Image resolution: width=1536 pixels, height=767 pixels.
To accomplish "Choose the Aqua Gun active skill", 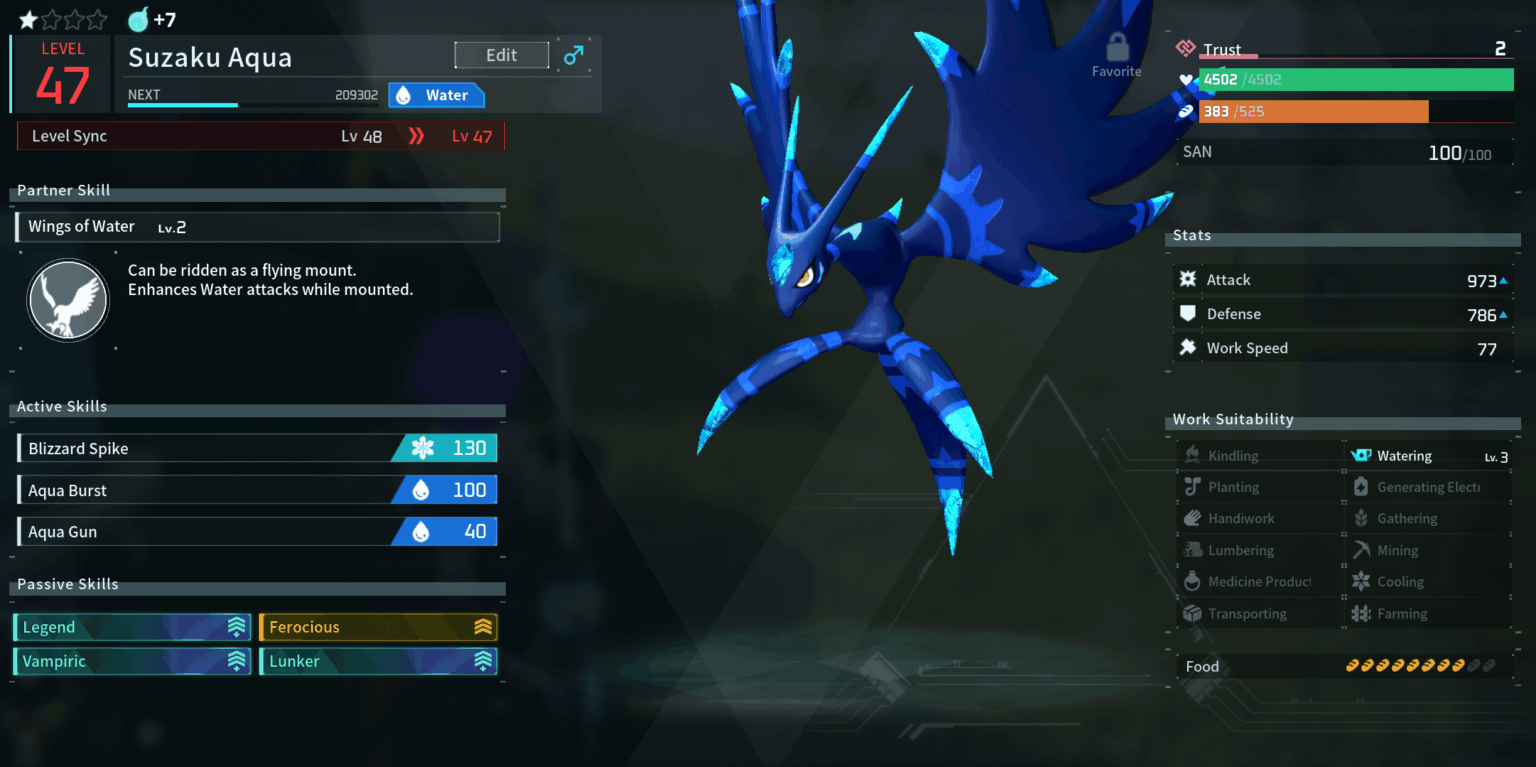I will [x=257, y=532].
